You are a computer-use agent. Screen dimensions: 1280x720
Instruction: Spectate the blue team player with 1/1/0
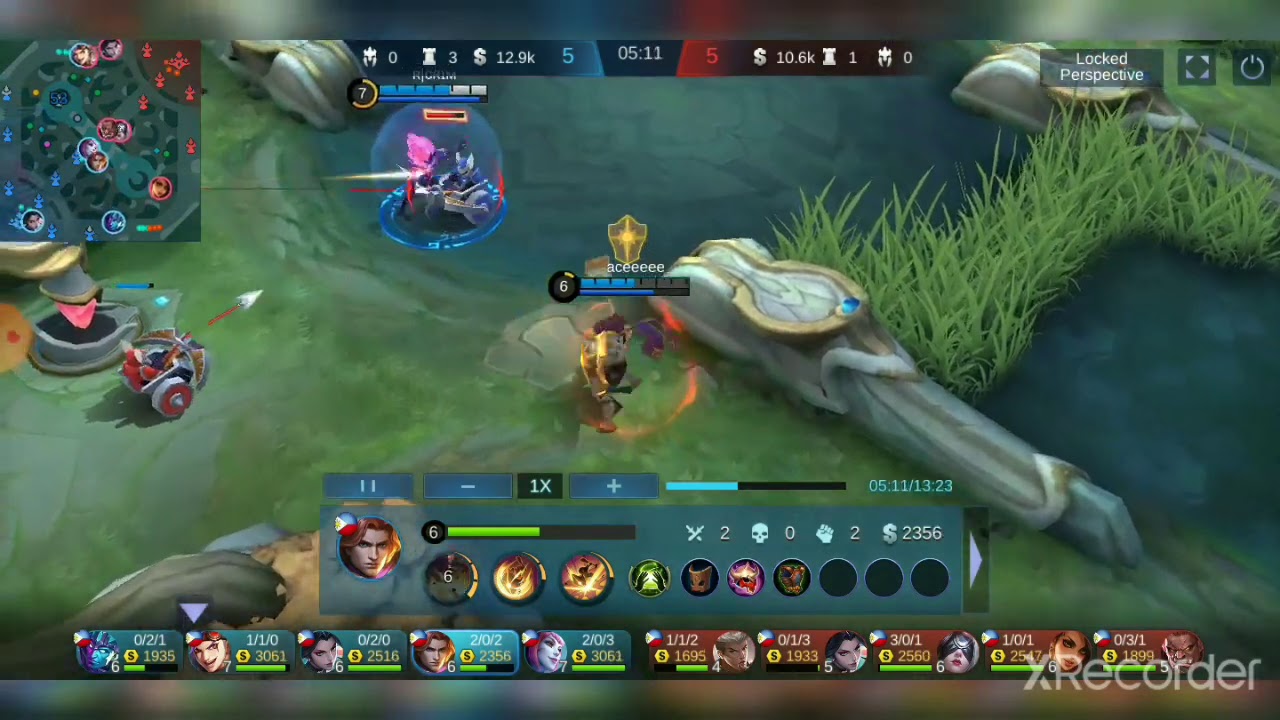240,651
